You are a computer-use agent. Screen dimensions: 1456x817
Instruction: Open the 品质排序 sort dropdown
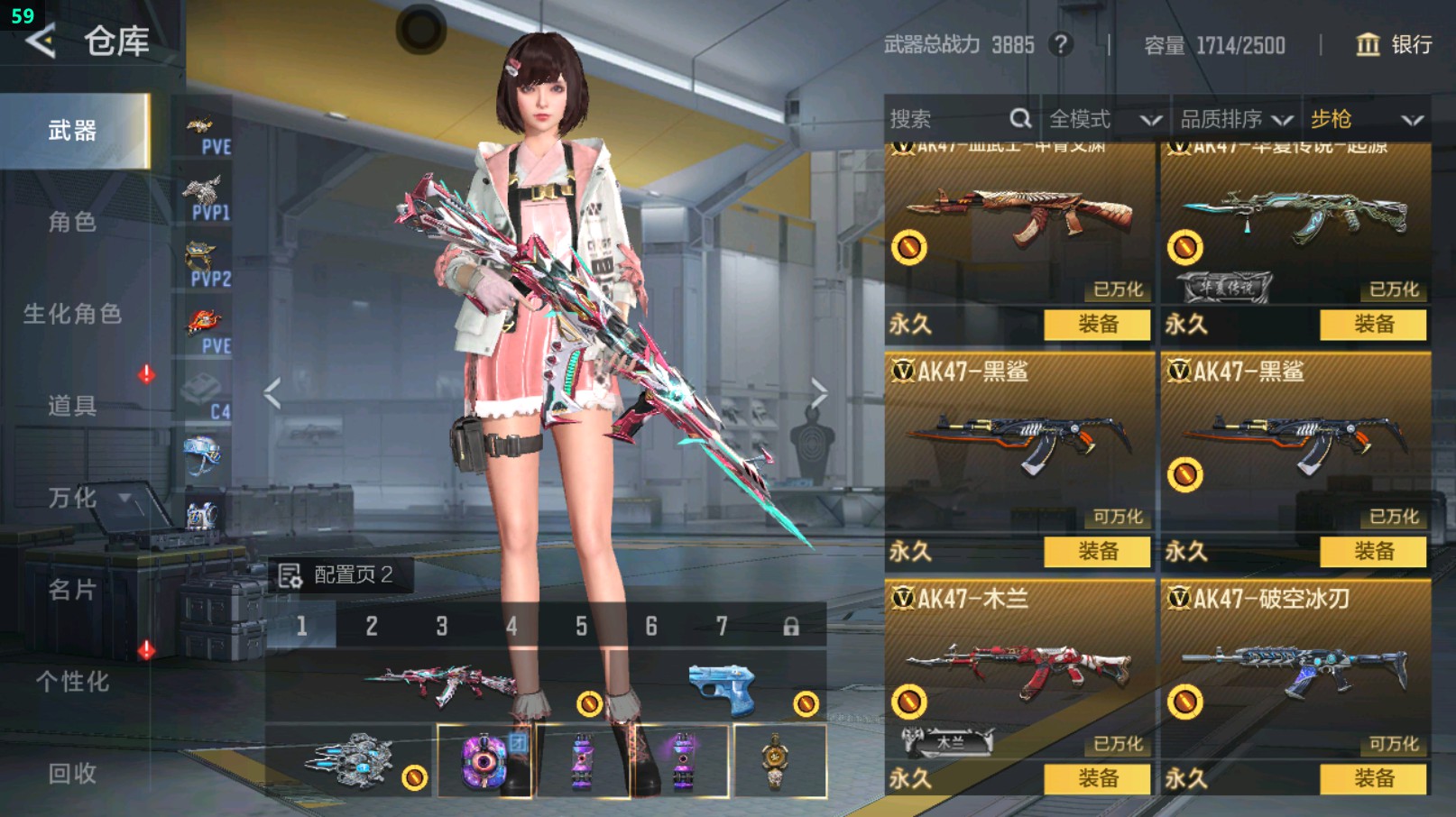pos(1236,119)
